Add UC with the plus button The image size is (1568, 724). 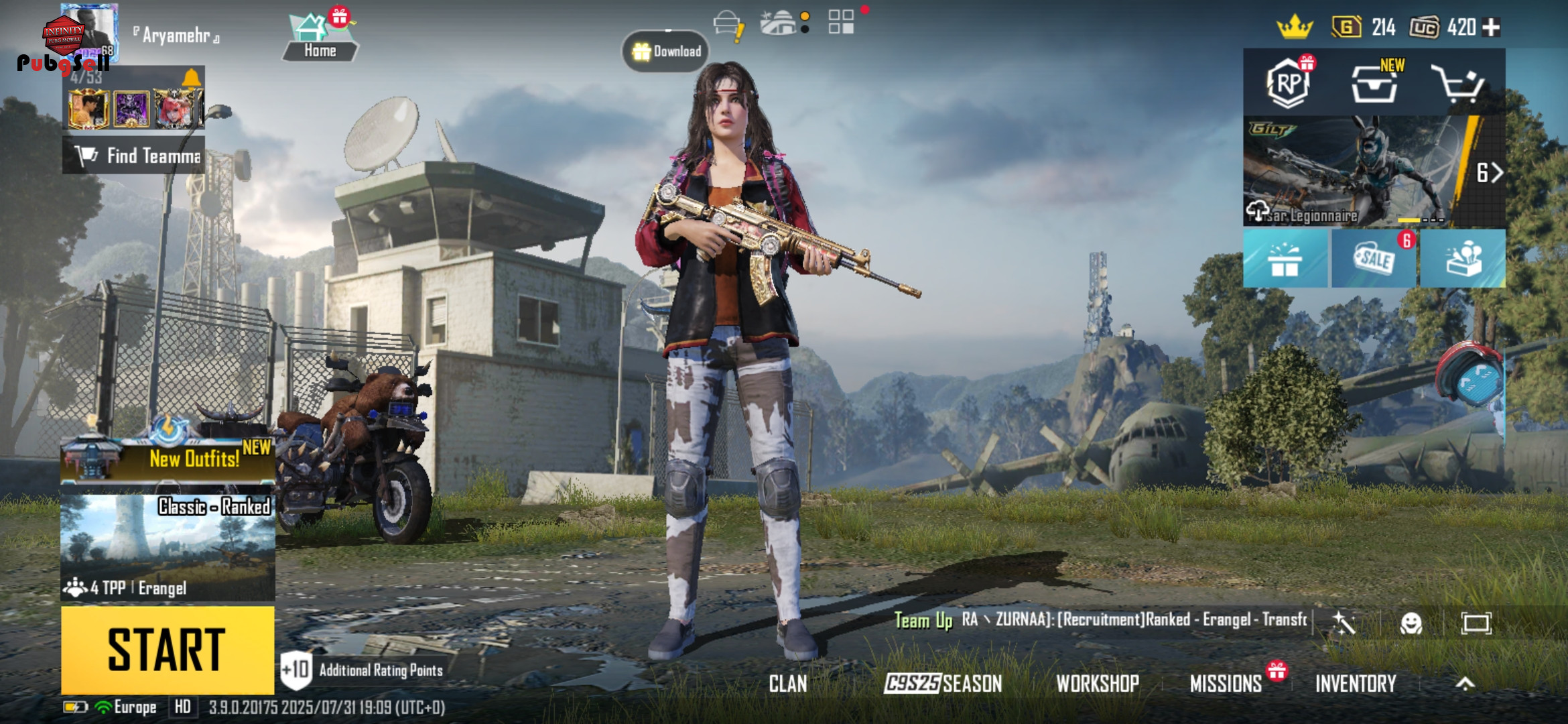click(x=1491, y=27)
